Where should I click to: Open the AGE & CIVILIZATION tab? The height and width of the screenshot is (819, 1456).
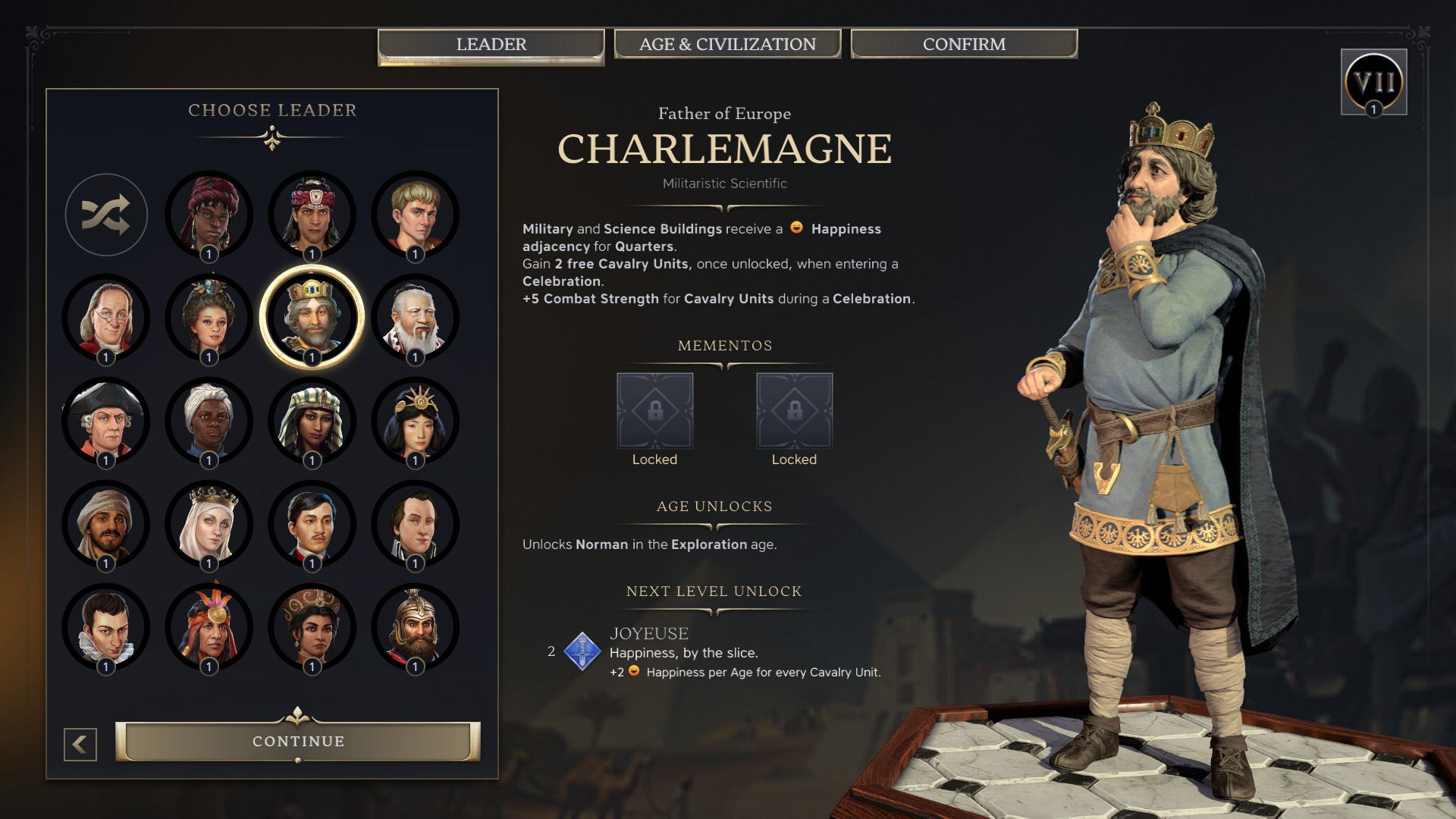(x=726, y=44)
